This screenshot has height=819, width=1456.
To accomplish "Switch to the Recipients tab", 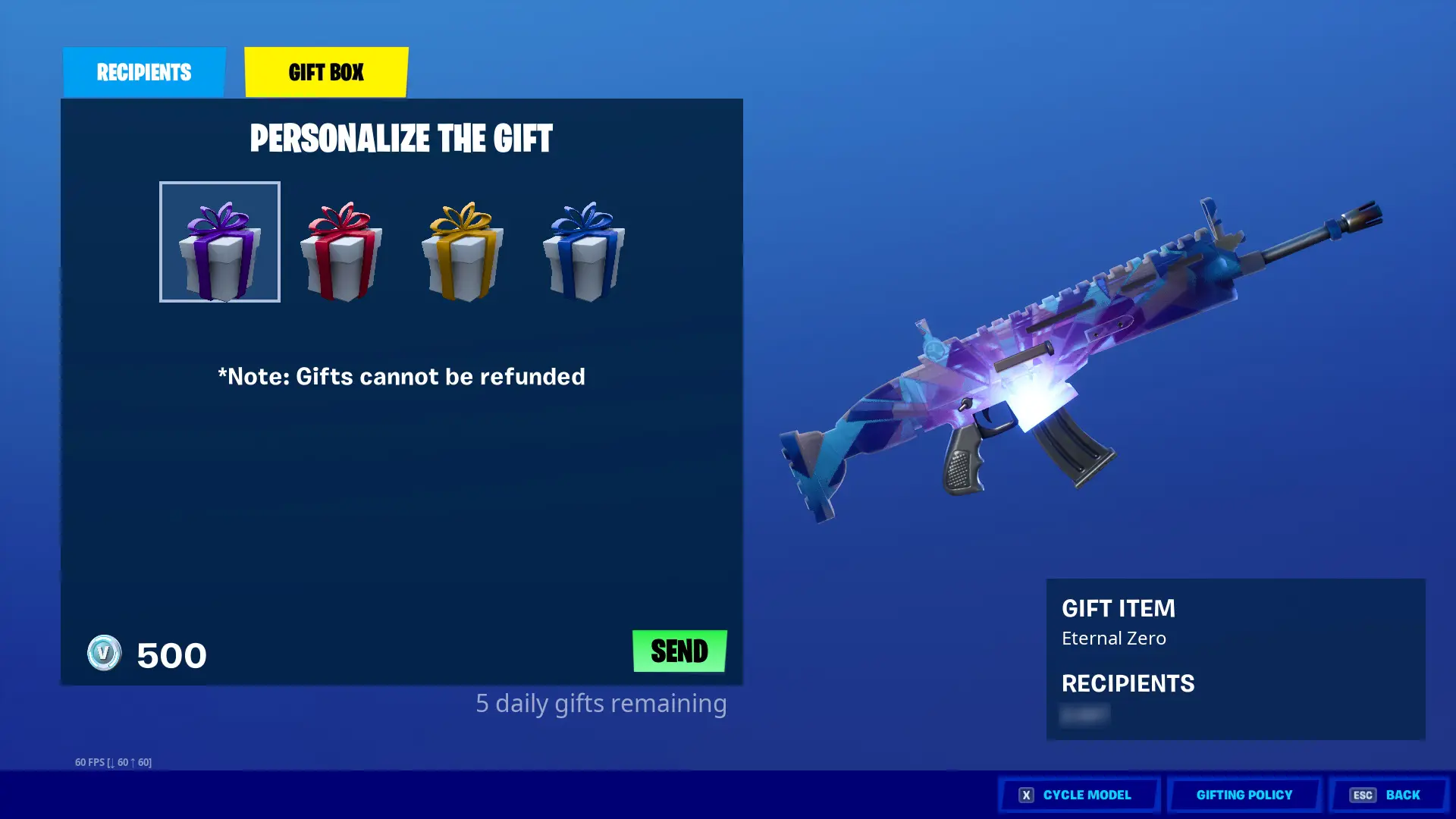I will click(143, 72).
